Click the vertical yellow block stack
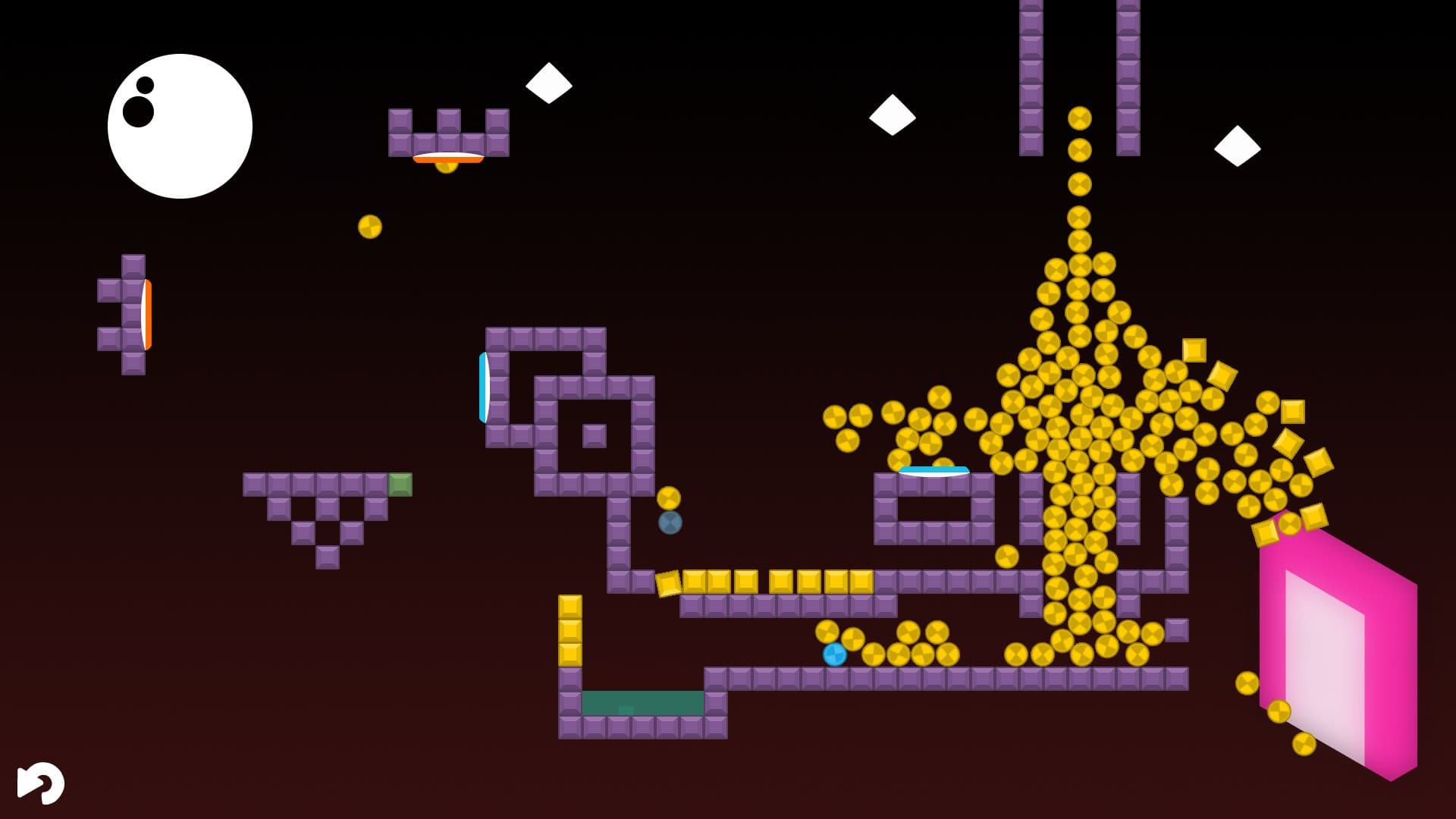The image size is (1456, 819). [570, 629]
